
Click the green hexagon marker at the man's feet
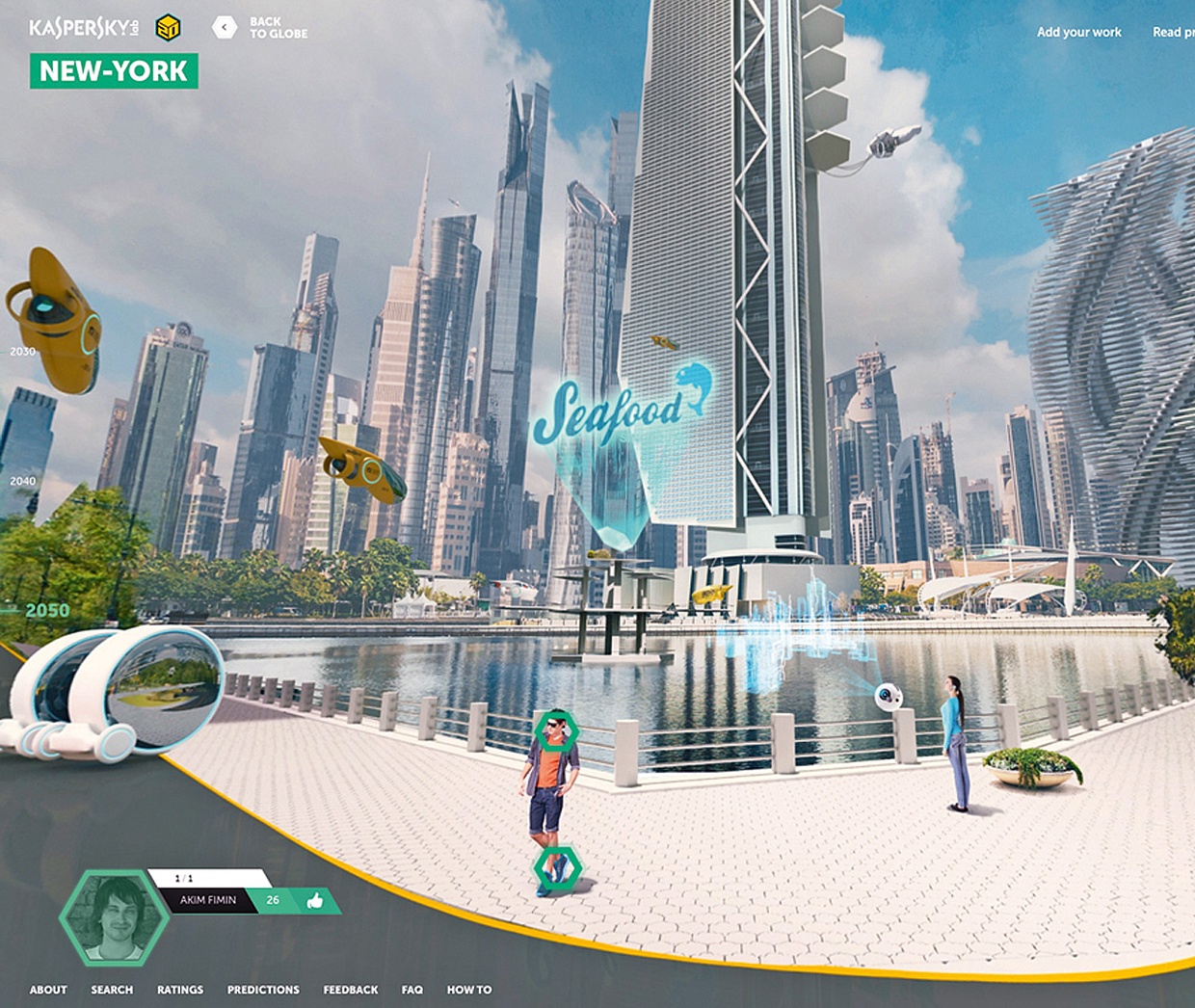click(557, 868)
